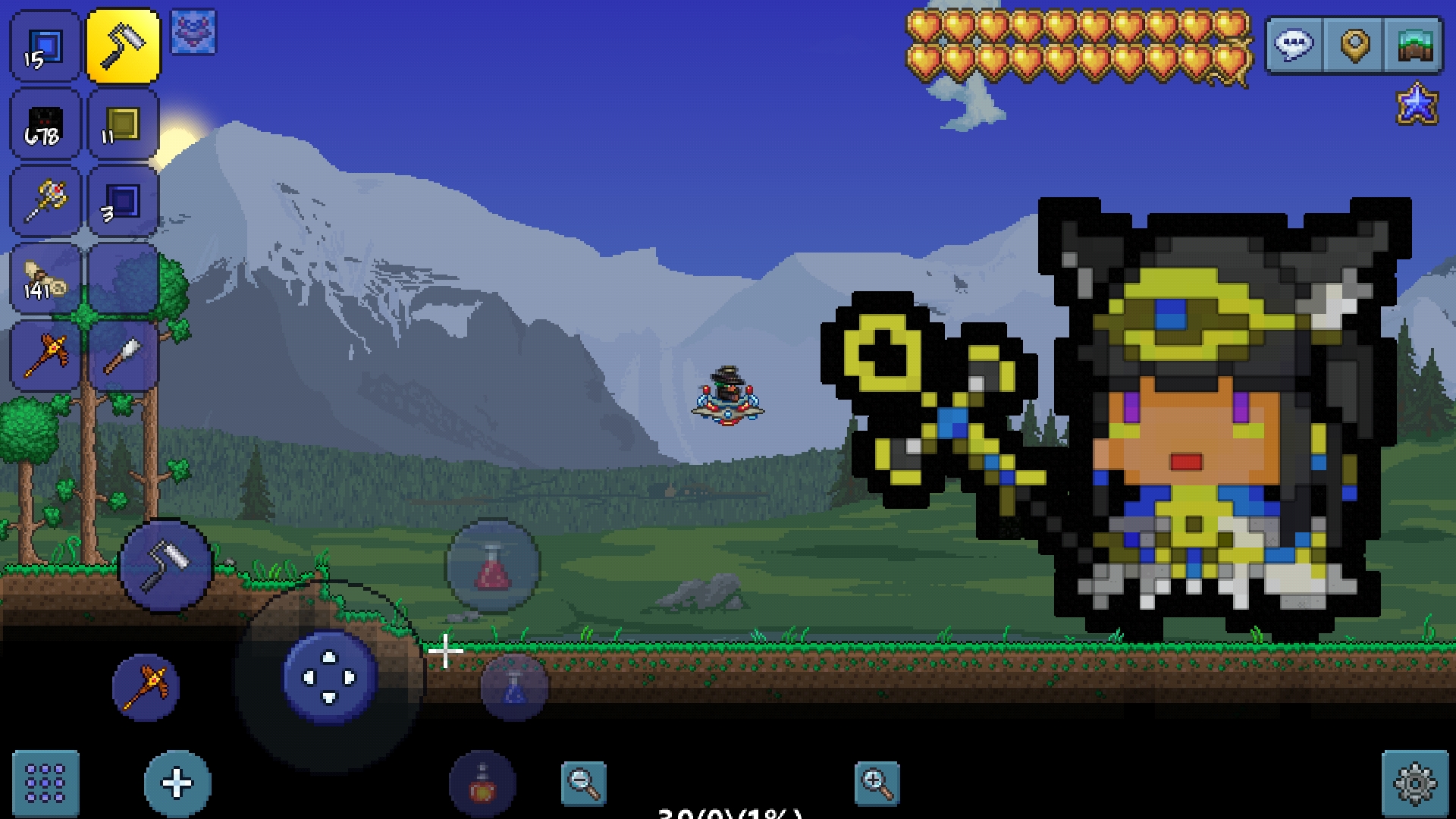Select the golden staff hotbar slot

click(45, 202)
